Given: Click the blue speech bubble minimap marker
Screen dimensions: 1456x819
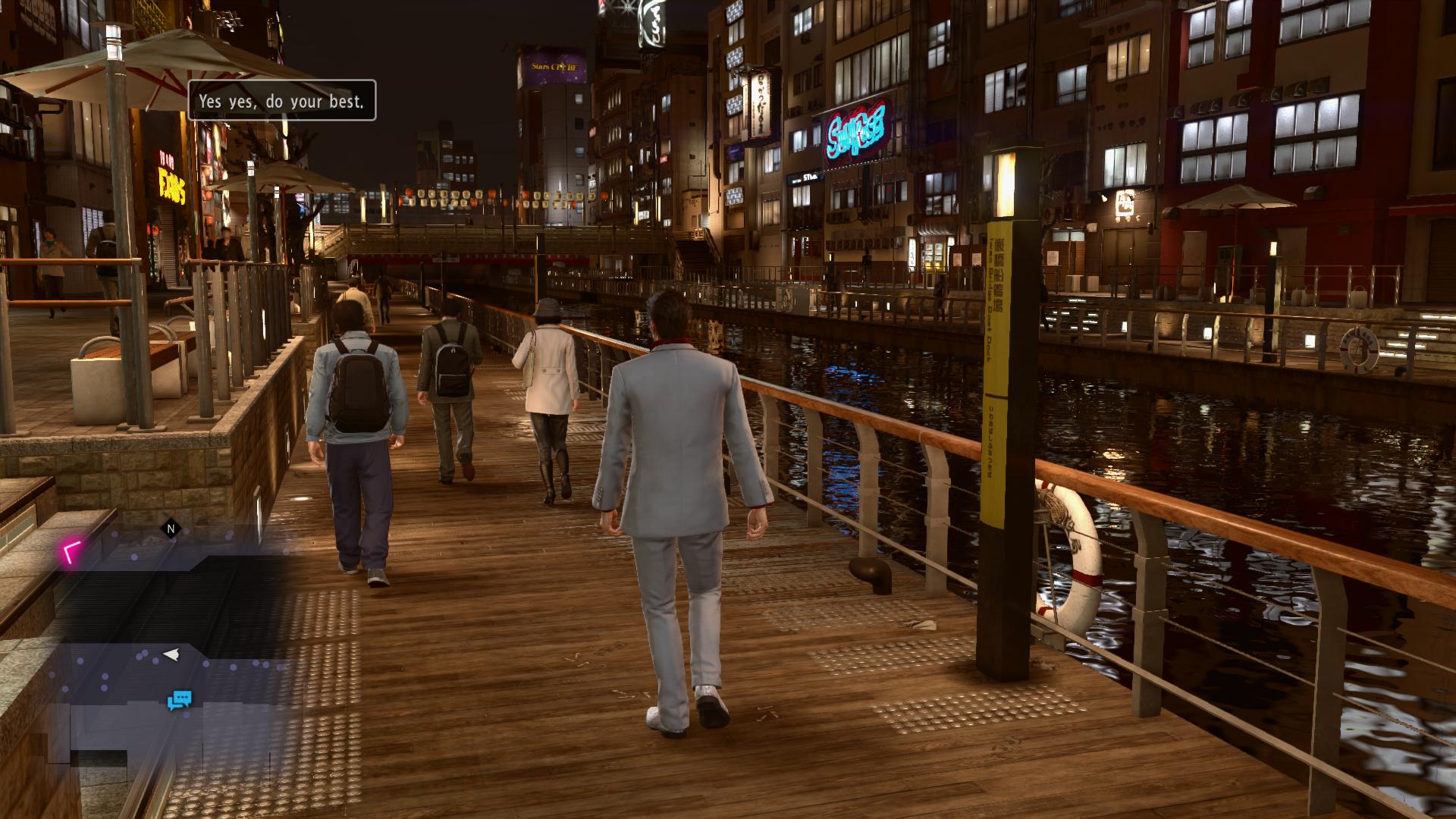Looking at the screenshot, I should coord(180,700).
